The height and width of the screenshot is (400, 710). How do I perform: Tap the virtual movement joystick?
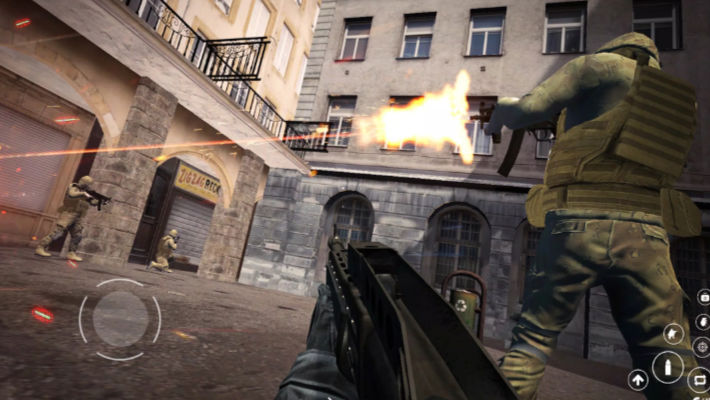(120, 319)
